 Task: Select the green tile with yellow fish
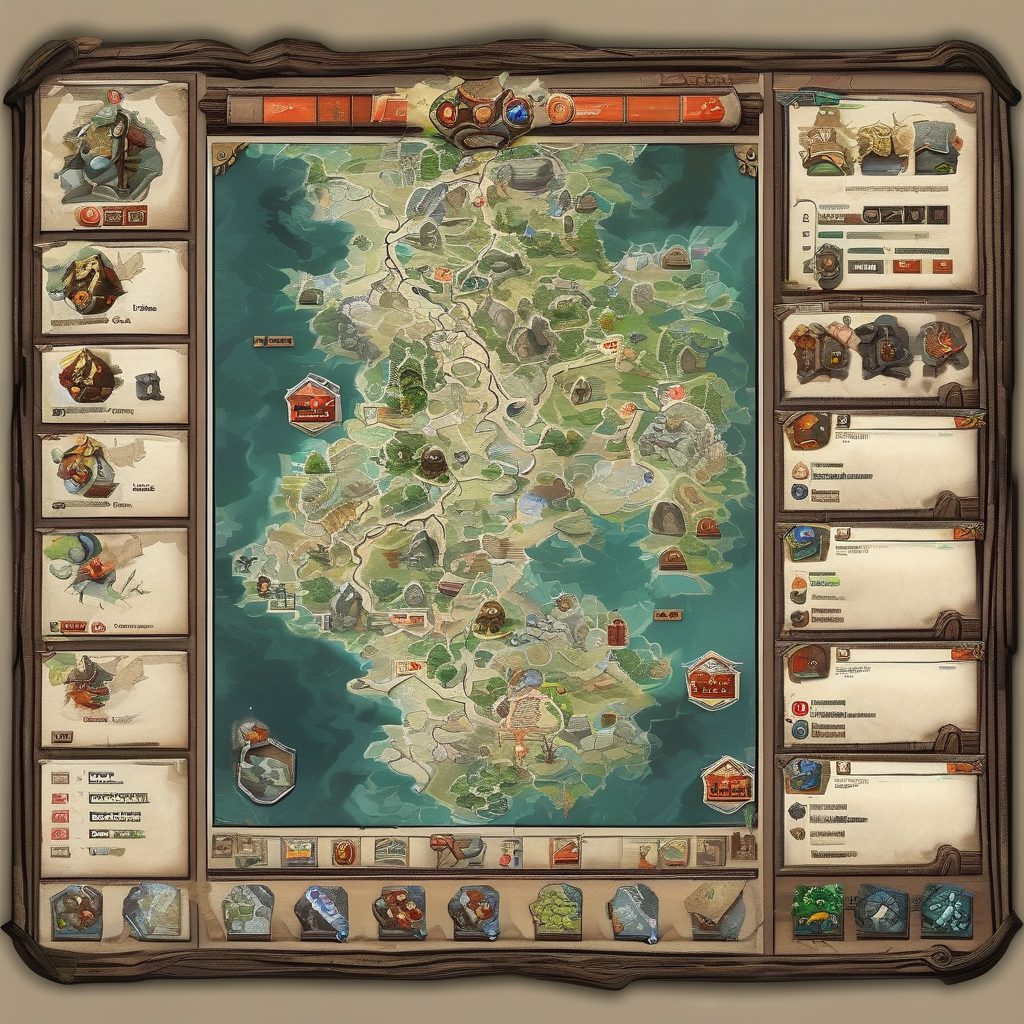[817, 909]
